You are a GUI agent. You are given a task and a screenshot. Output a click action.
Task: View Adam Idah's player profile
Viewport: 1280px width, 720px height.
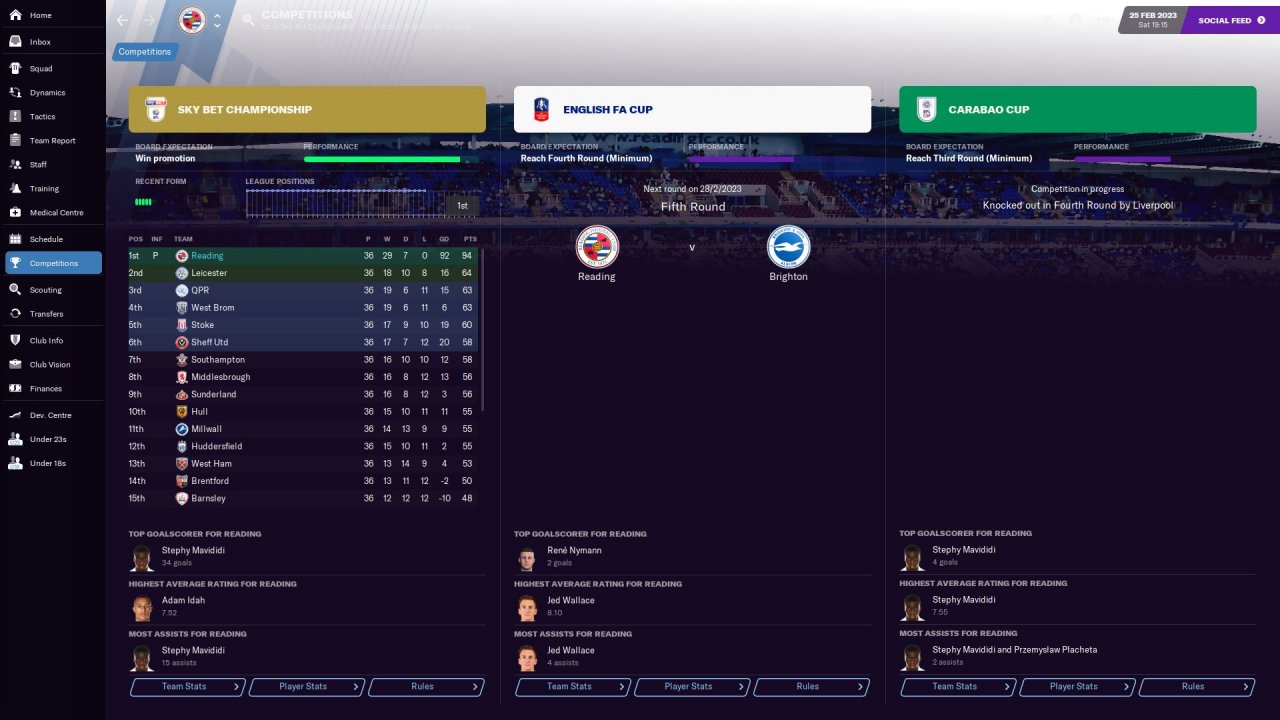[x=182, y=600]
